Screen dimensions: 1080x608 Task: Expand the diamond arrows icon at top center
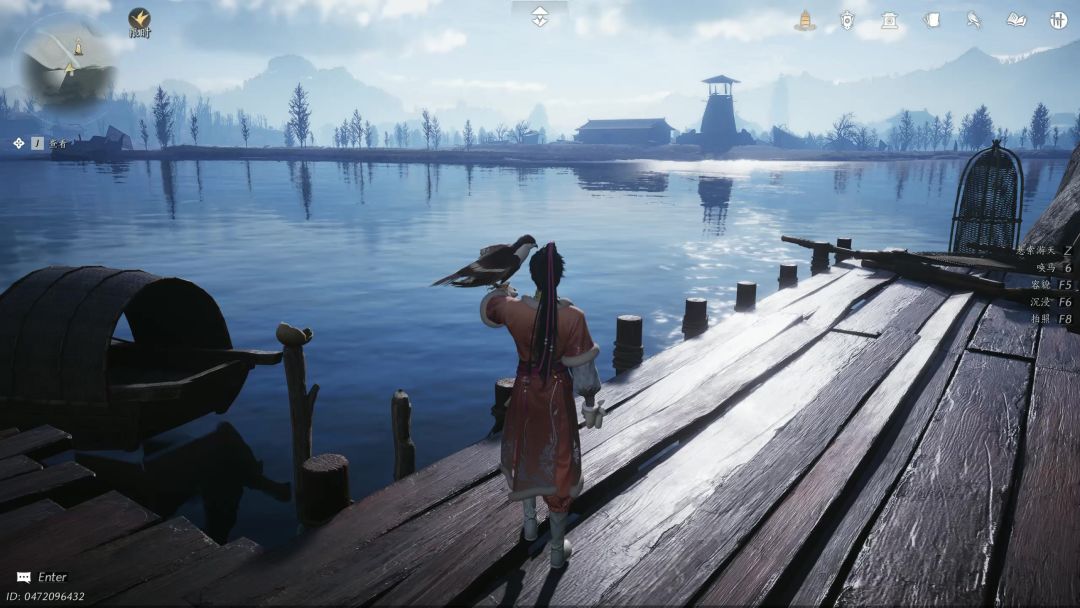540,16
